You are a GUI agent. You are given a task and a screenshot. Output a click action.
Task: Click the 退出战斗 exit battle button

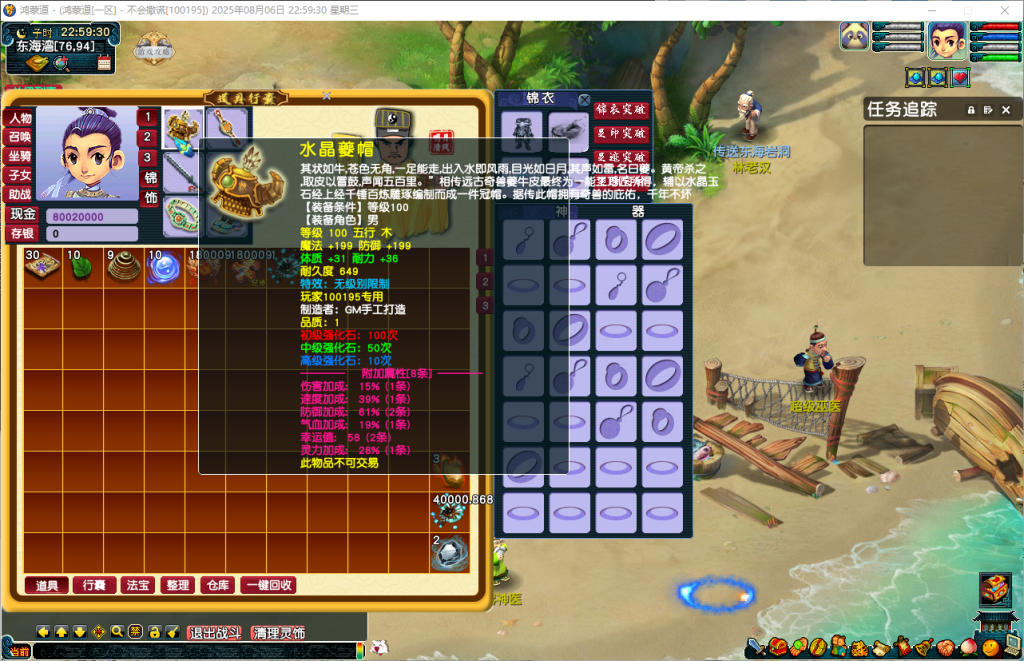[x=217, y=633]
